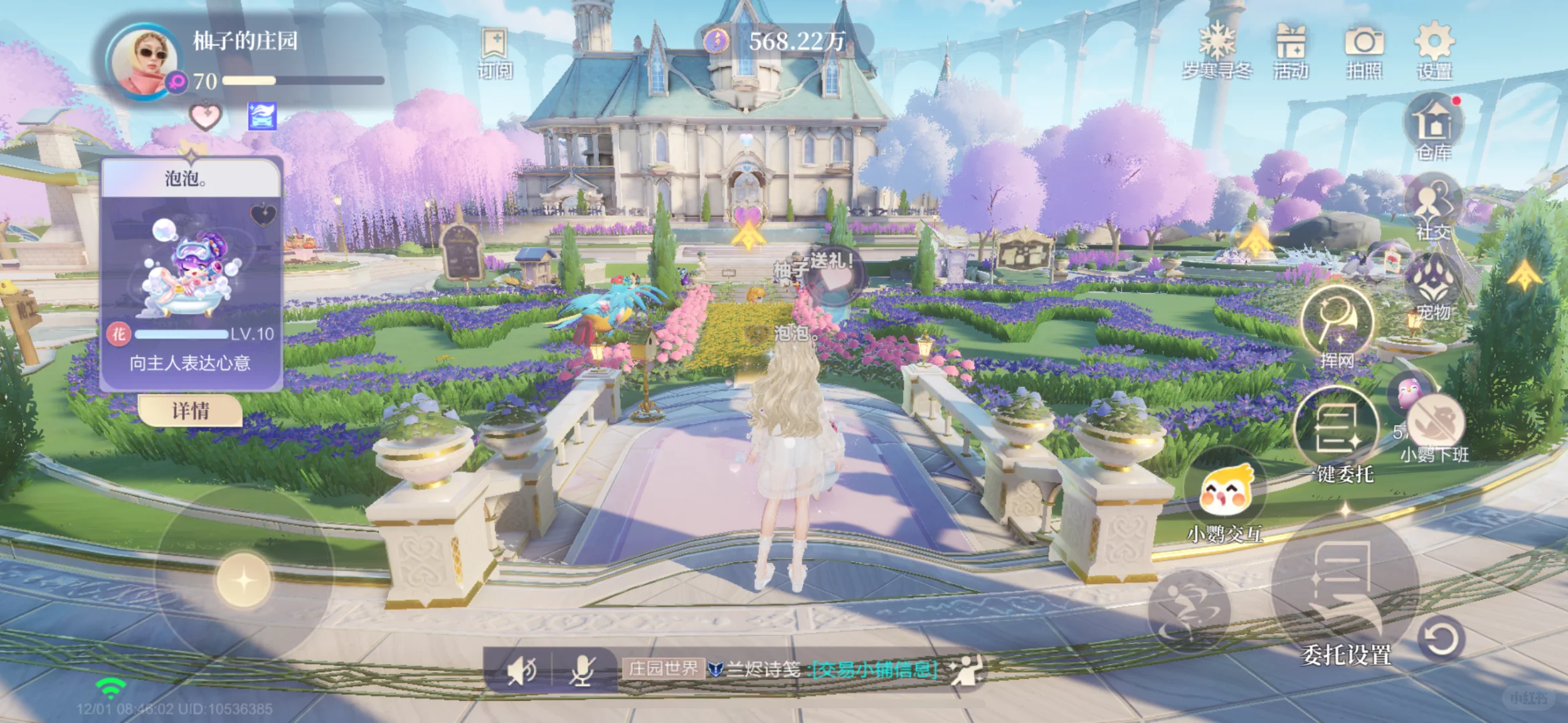Toggle the speaker sound icon

pyautogui.click(x=521, y=669)
